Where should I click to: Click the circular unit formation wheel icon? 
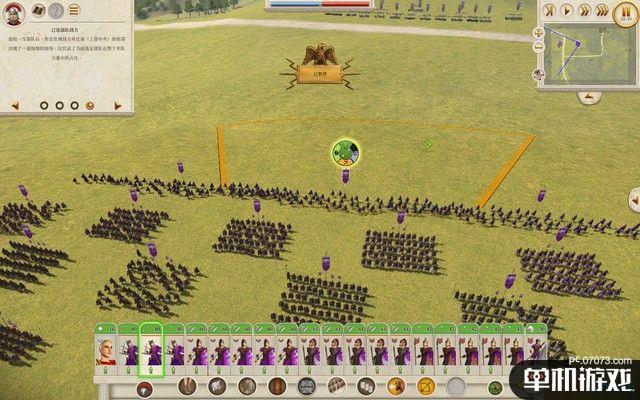tap(345, 153)
